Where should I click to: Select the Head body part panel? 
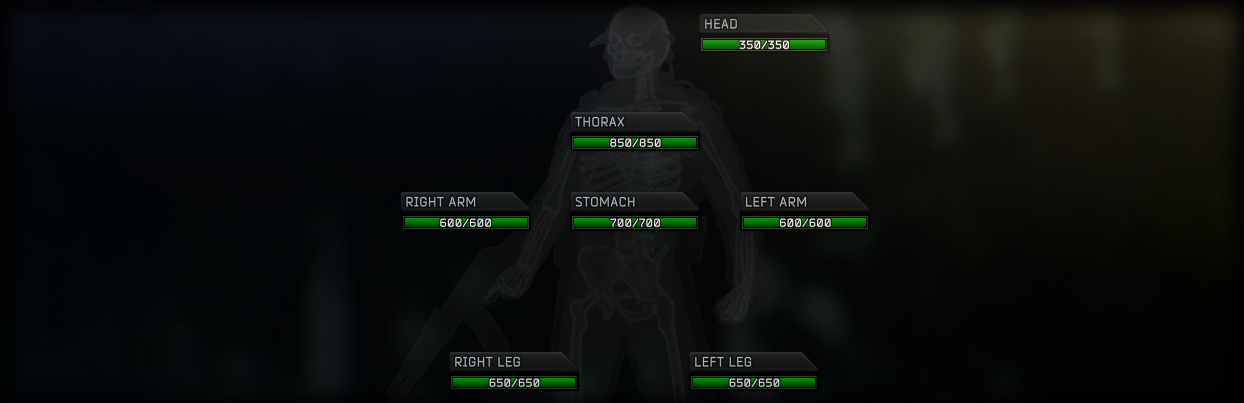[764, 35]
